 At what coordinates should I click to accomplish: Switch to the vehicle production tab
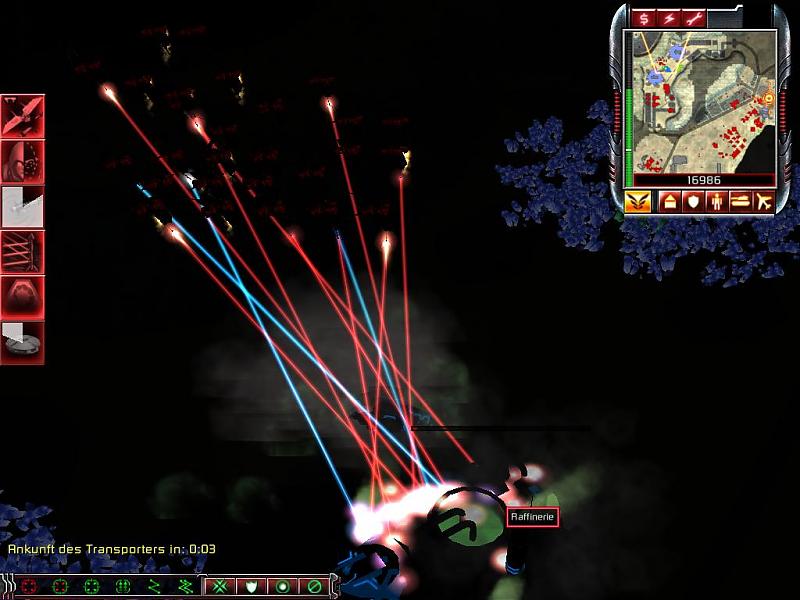(740, 201)
